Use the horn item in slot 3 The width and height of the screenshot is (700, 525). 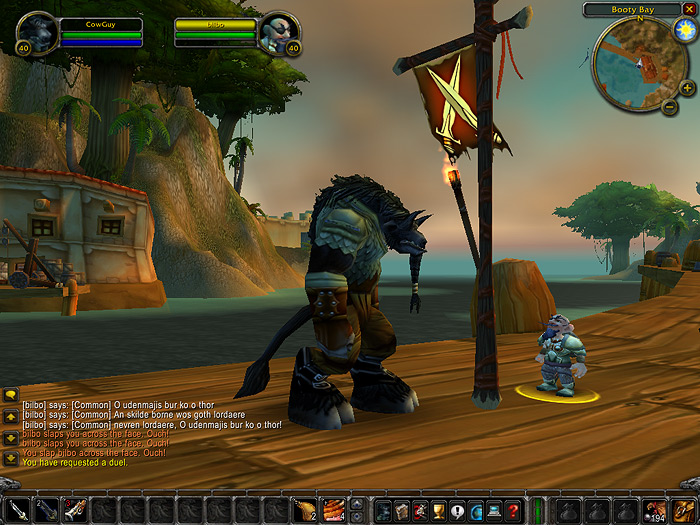75,510
